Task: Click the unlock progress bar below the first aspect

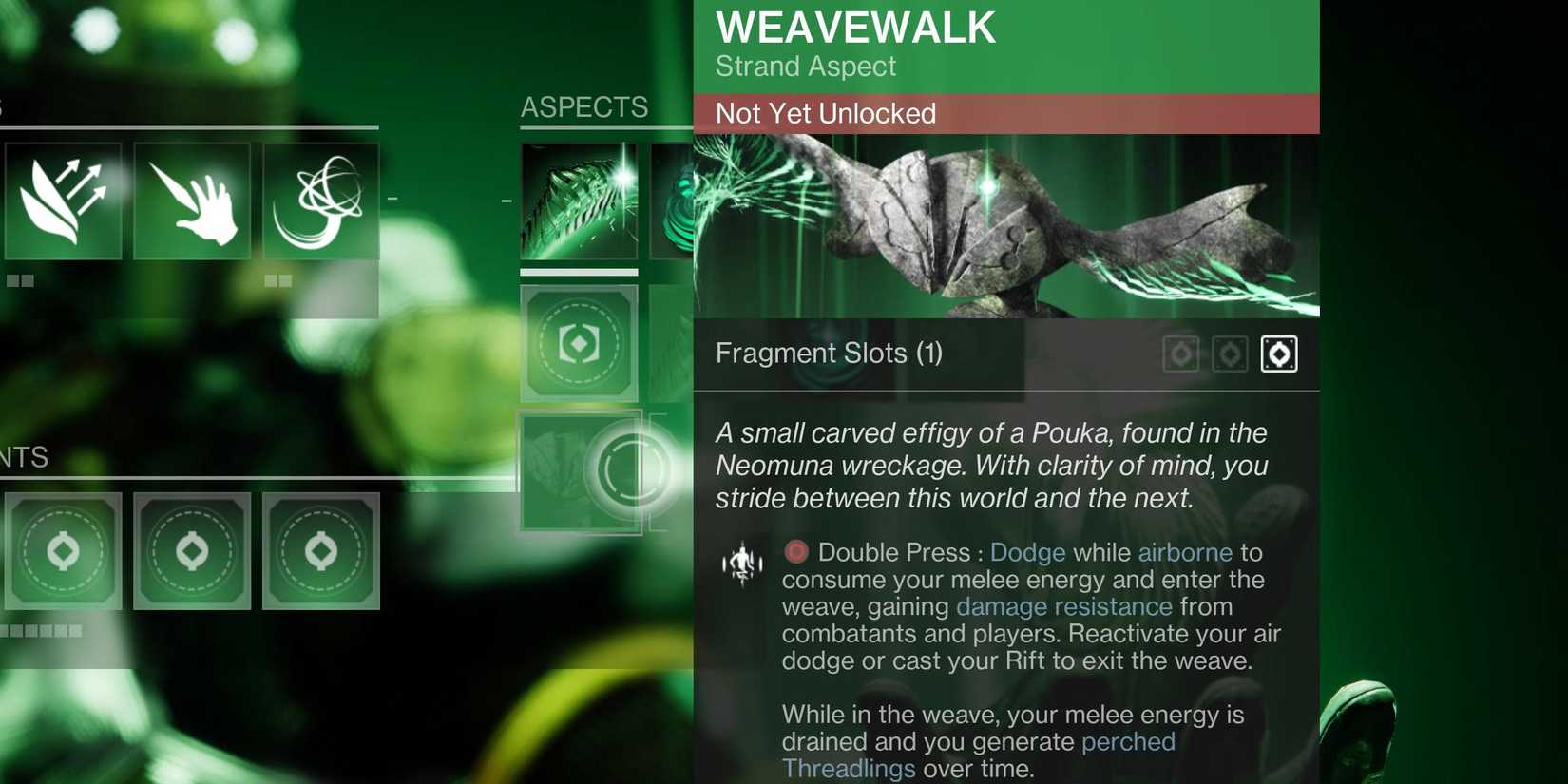Action: (580, 274)
